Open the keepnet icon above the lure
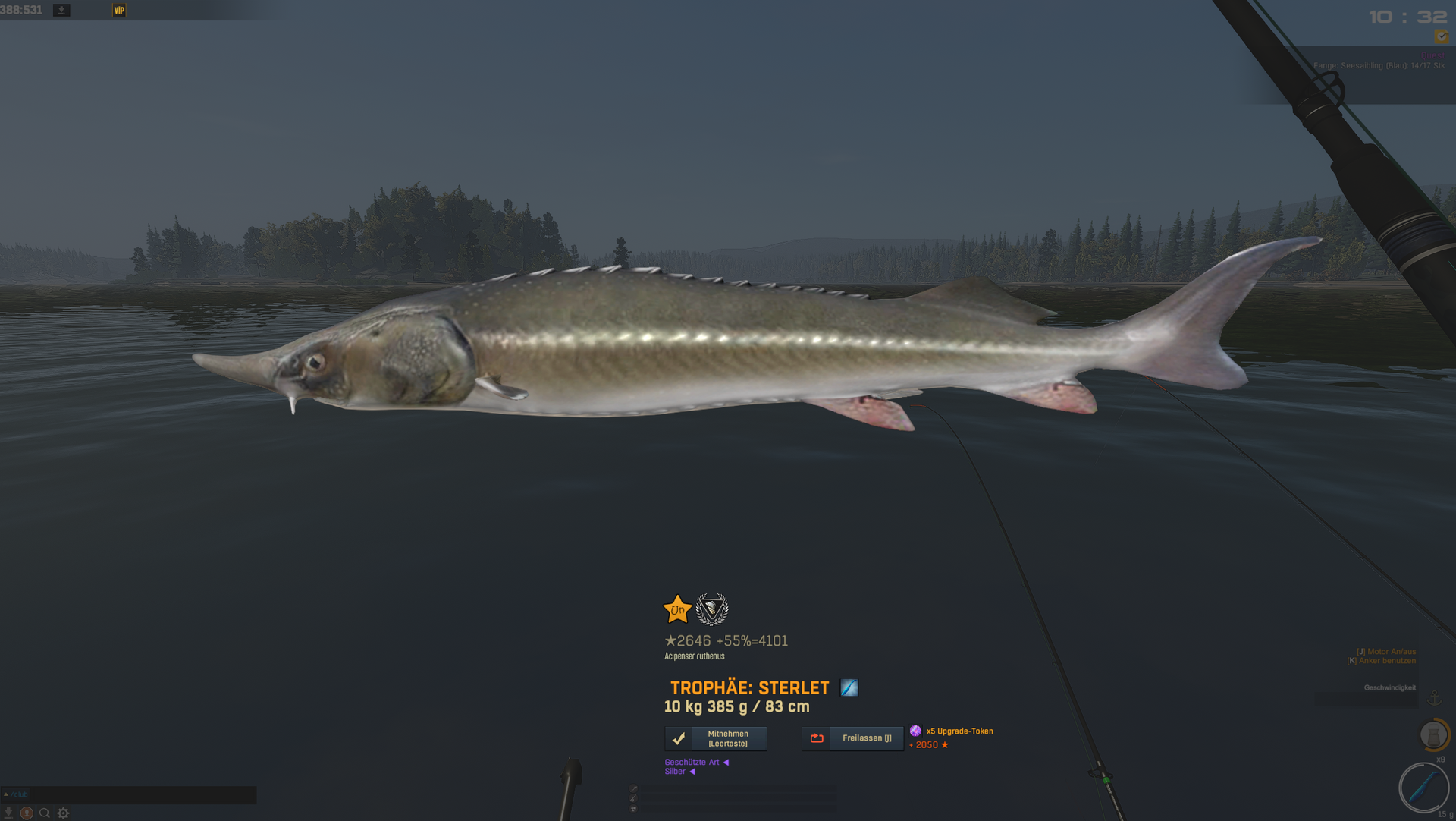 point(1433,734)
